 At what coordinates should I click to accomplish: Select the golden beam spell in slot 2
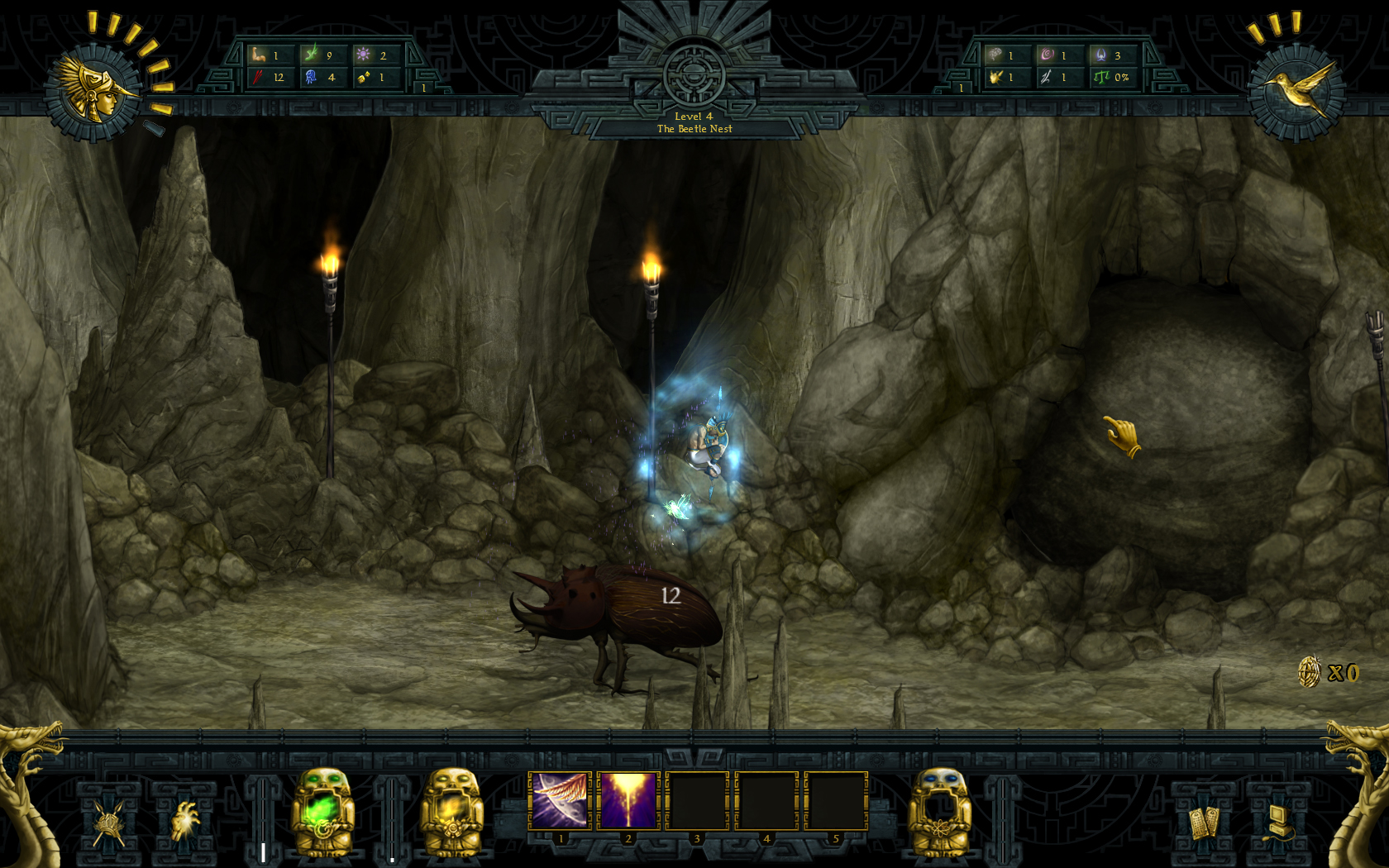(628, 798)
